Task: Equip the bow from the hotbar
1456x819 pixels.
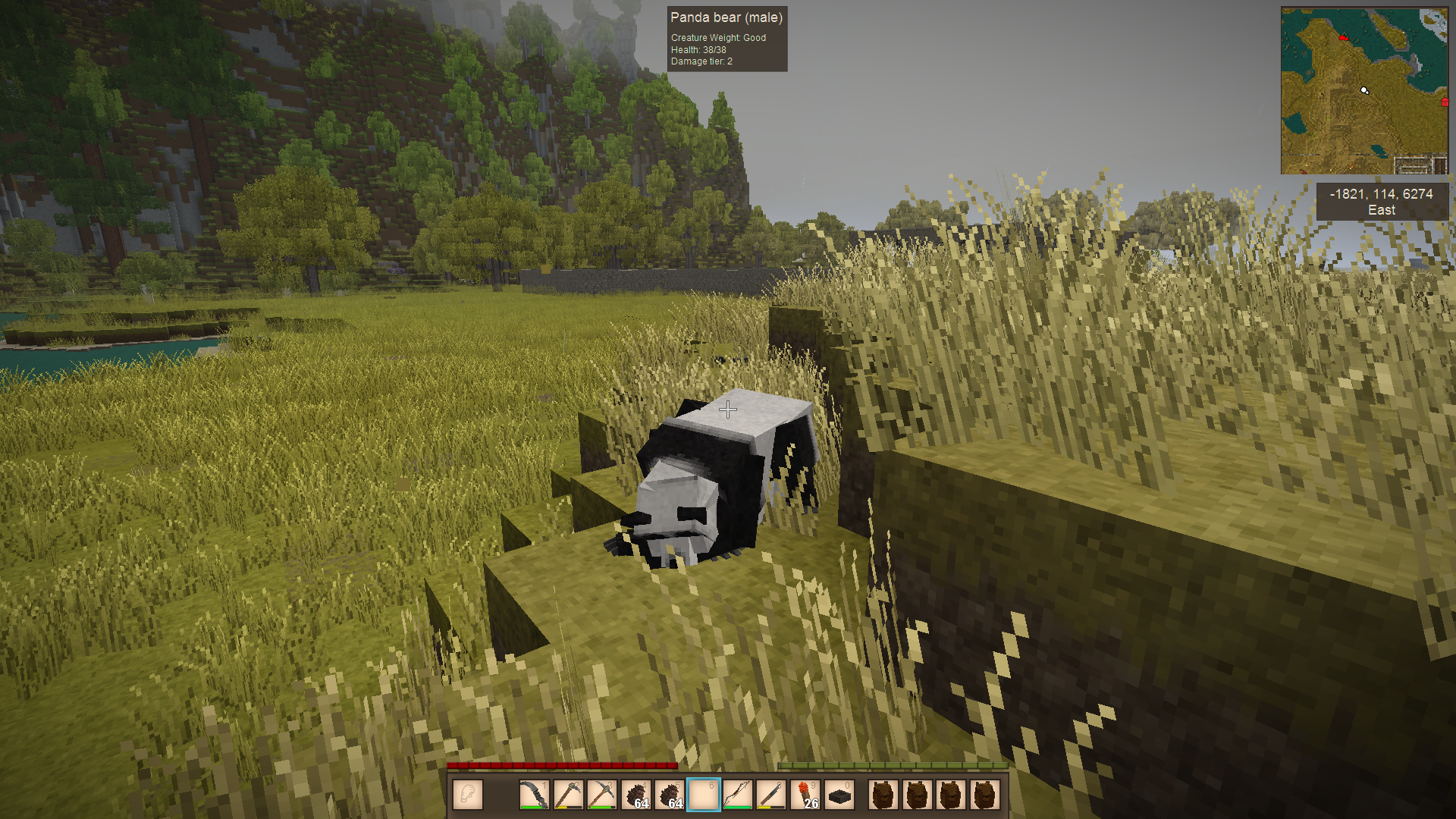Action: tap(737, 795)
